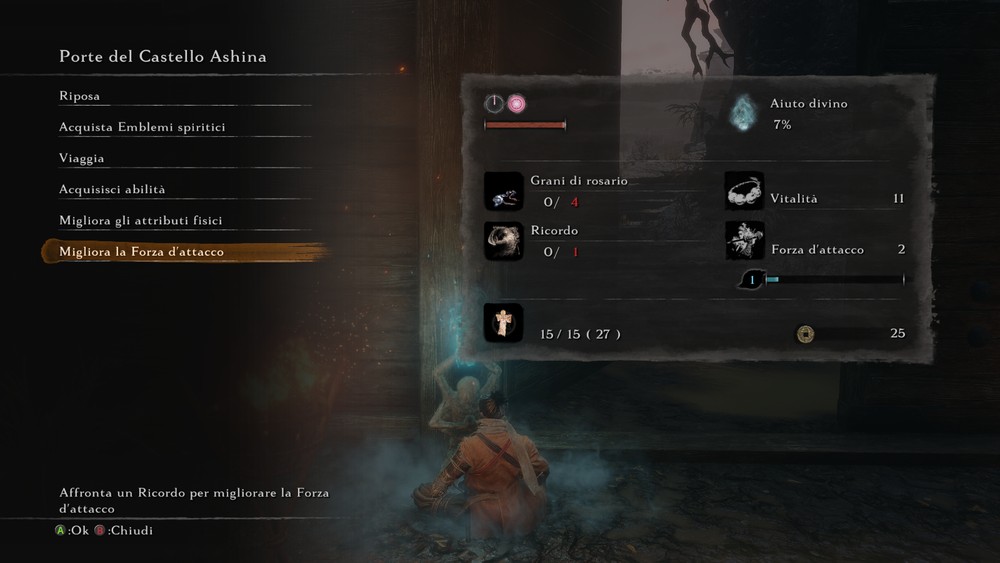The height and width of the screenshot is (563, 1000).
Task: Open Acquista Emblemi spiritici
Action: pyautogui.click(x=142, y=127)
